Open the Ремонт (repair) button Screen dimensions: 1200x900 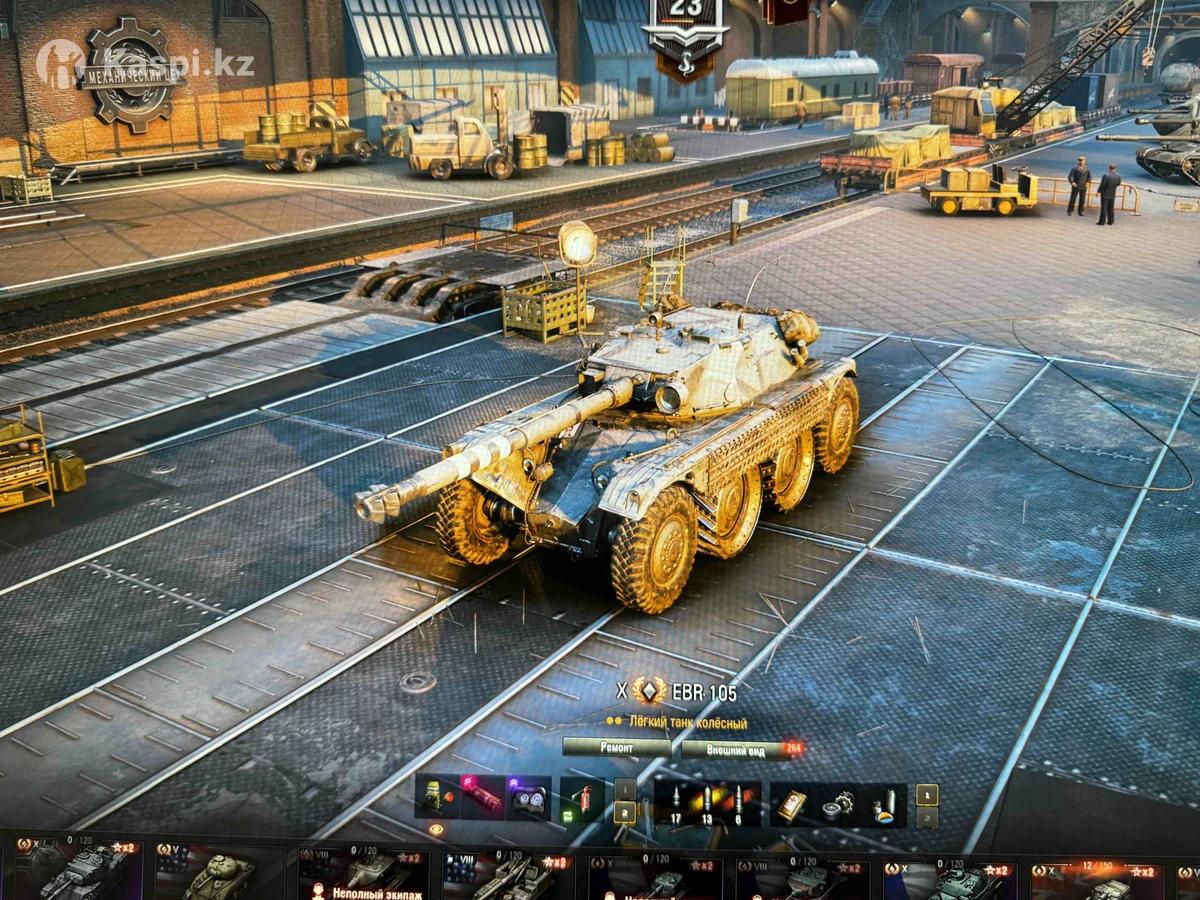pyautogui.click(x=616, y=747)
